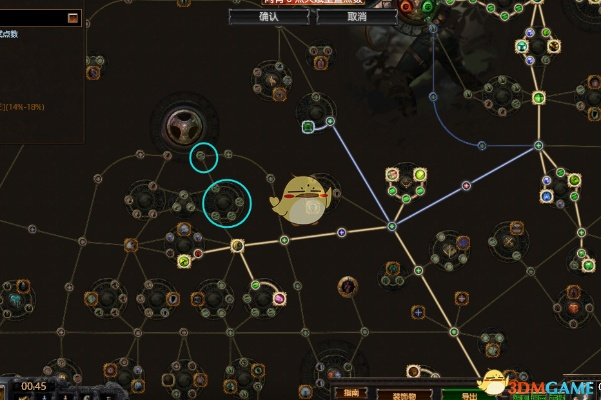Viewport: 601px width, 400px height.
Task: Select the yellow glowing node on the golden path
Action: point(238,246)
